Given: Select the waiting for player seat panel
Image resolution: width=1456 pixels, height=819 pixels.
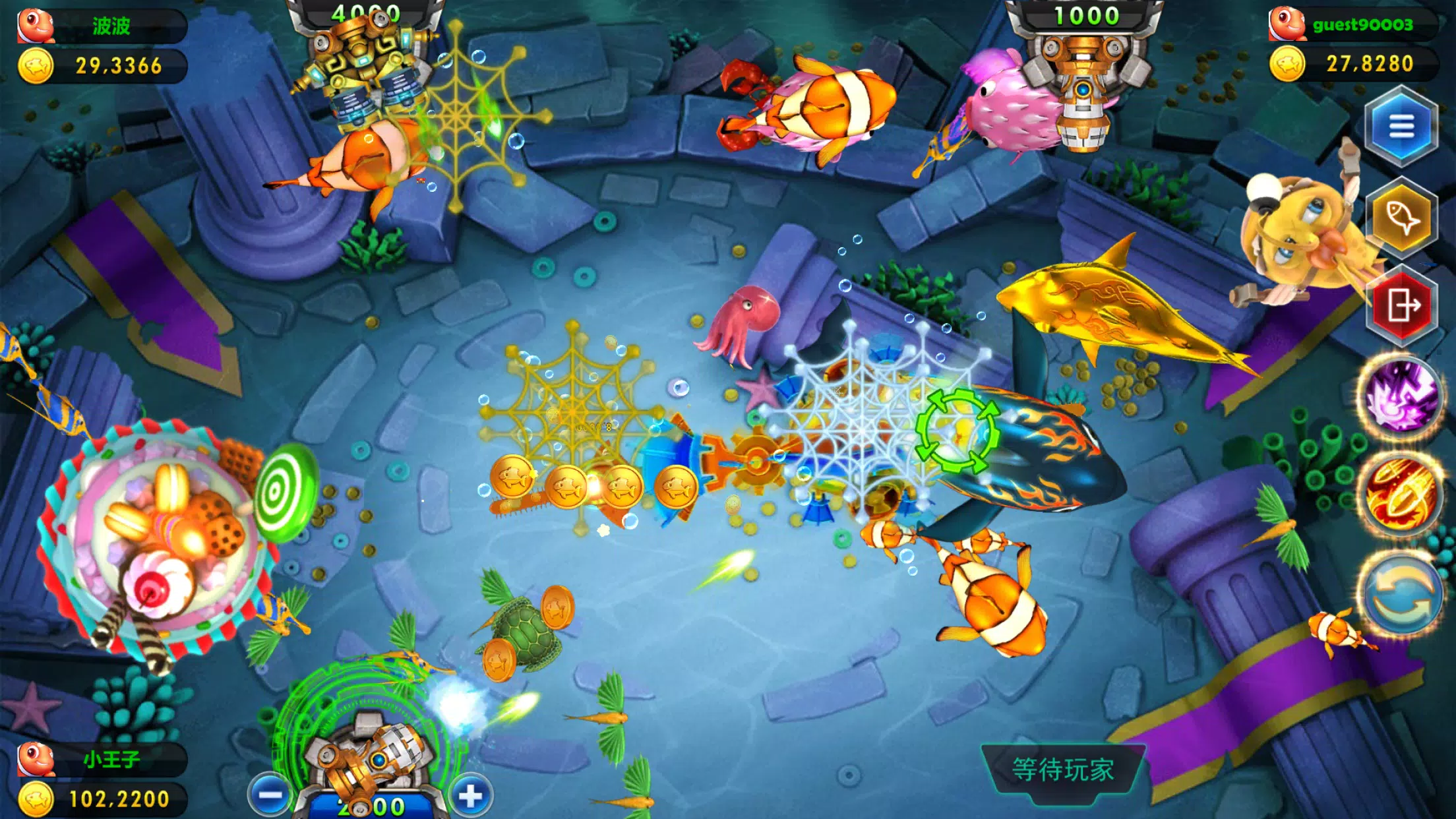Looking at the screenshot, I should pos(1063,770).
